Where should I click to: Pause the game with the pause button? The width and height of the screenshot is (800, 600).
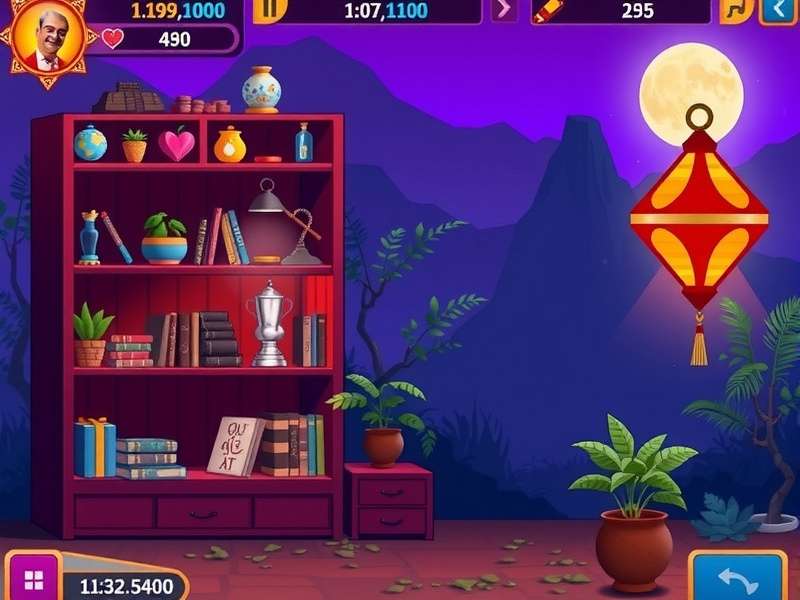tap(268, 10)
